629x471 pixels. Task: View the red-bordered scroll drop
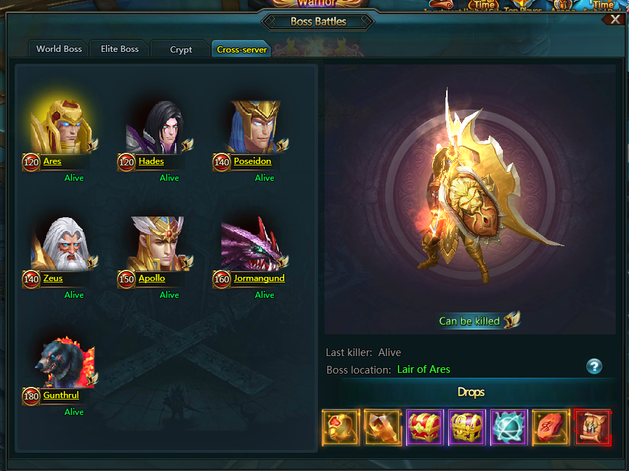pyautogui.click(x=592, y=427)
